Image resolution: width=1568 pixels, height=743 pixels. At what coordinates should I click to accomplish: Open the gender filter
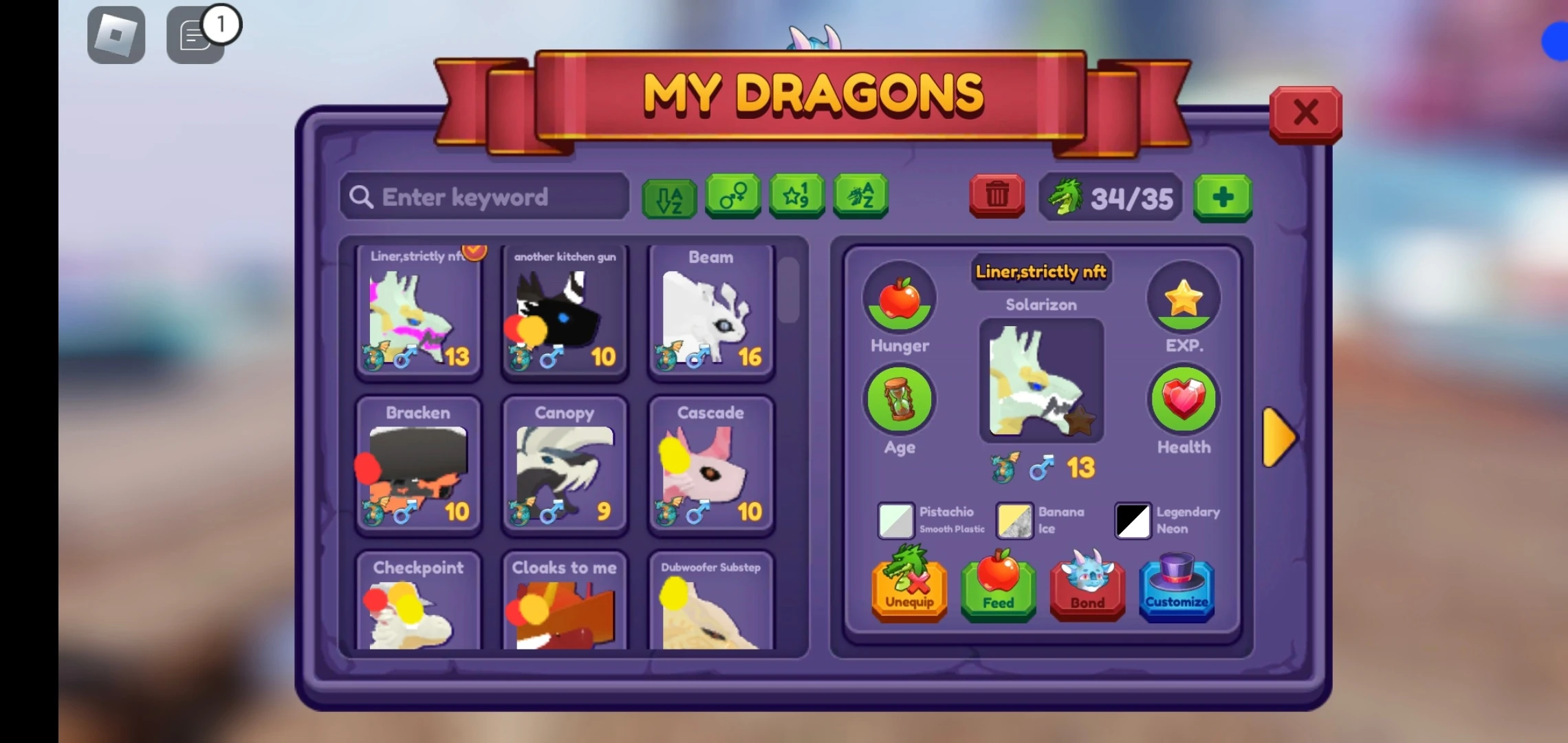pyautogui.click(x=733, y=197)
